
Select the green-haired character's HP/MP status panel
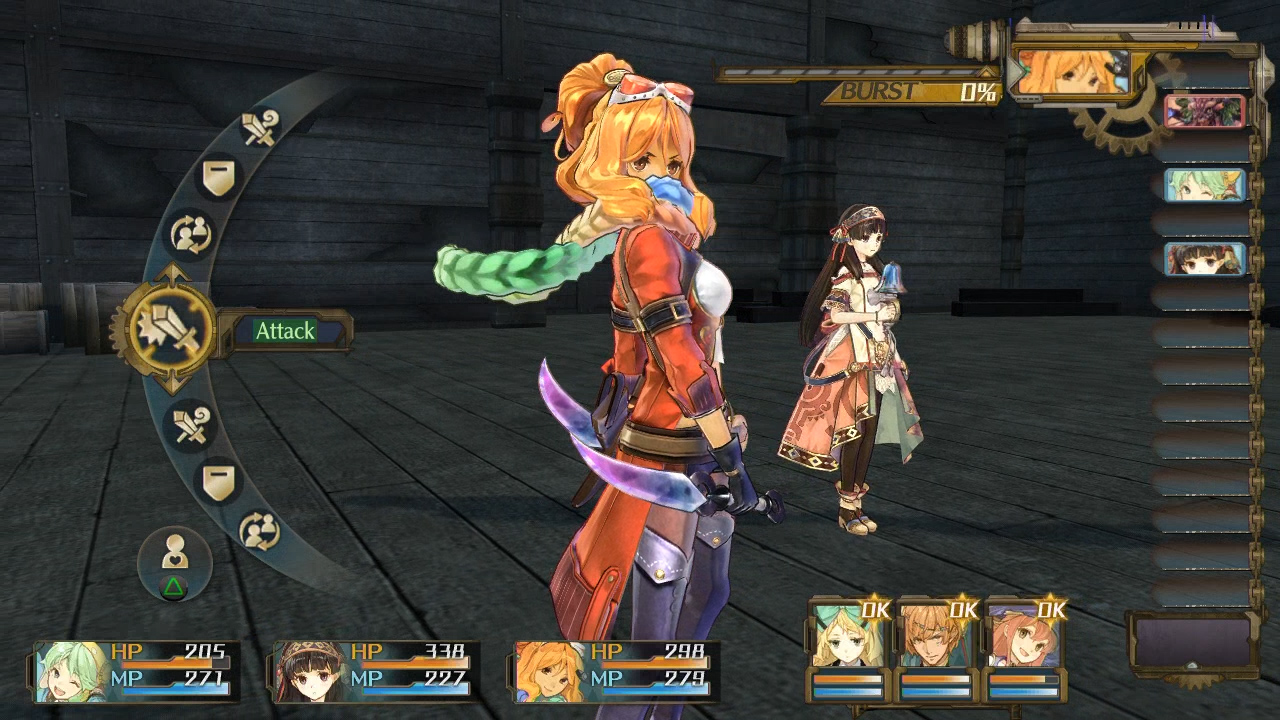(135, 670)
